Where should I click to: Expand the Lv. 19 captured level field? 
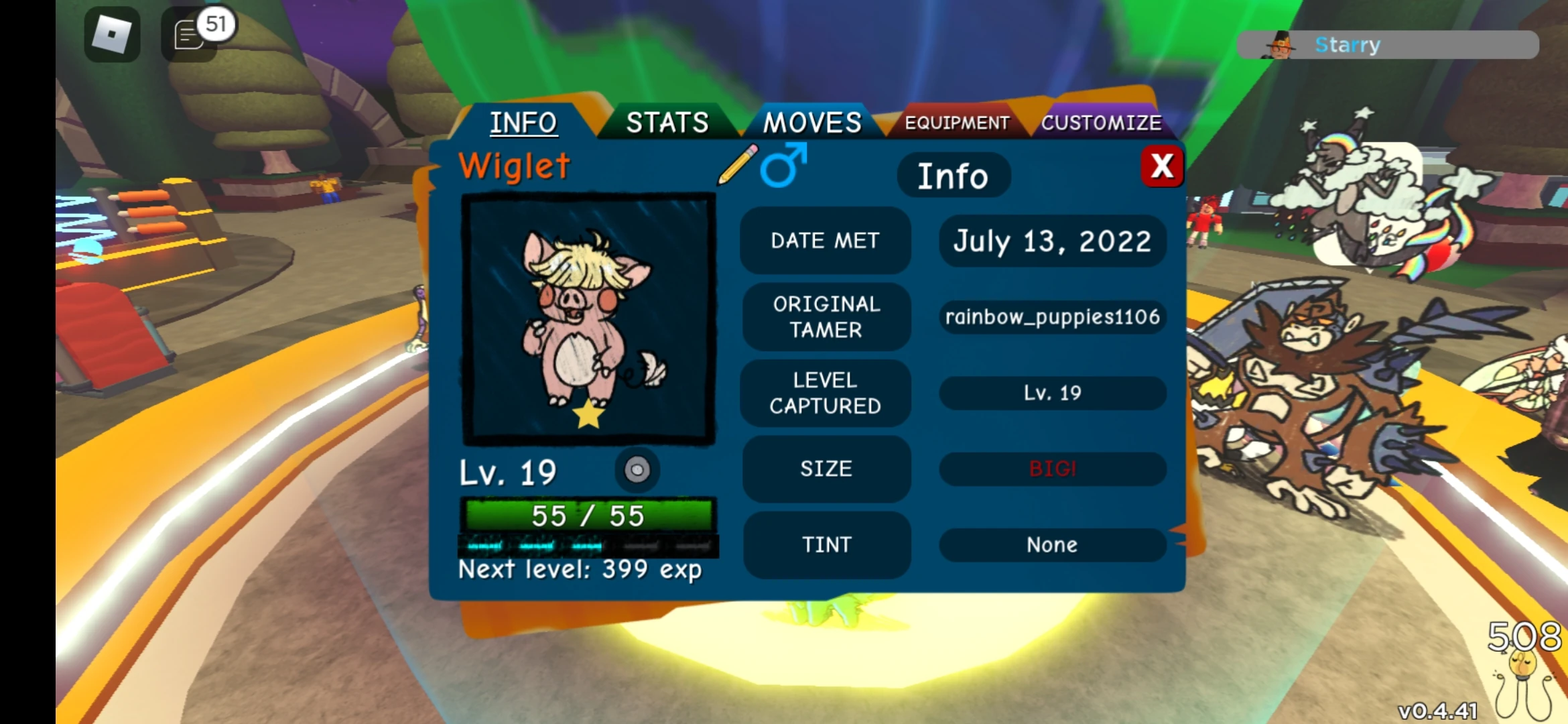click(1052, 394)
